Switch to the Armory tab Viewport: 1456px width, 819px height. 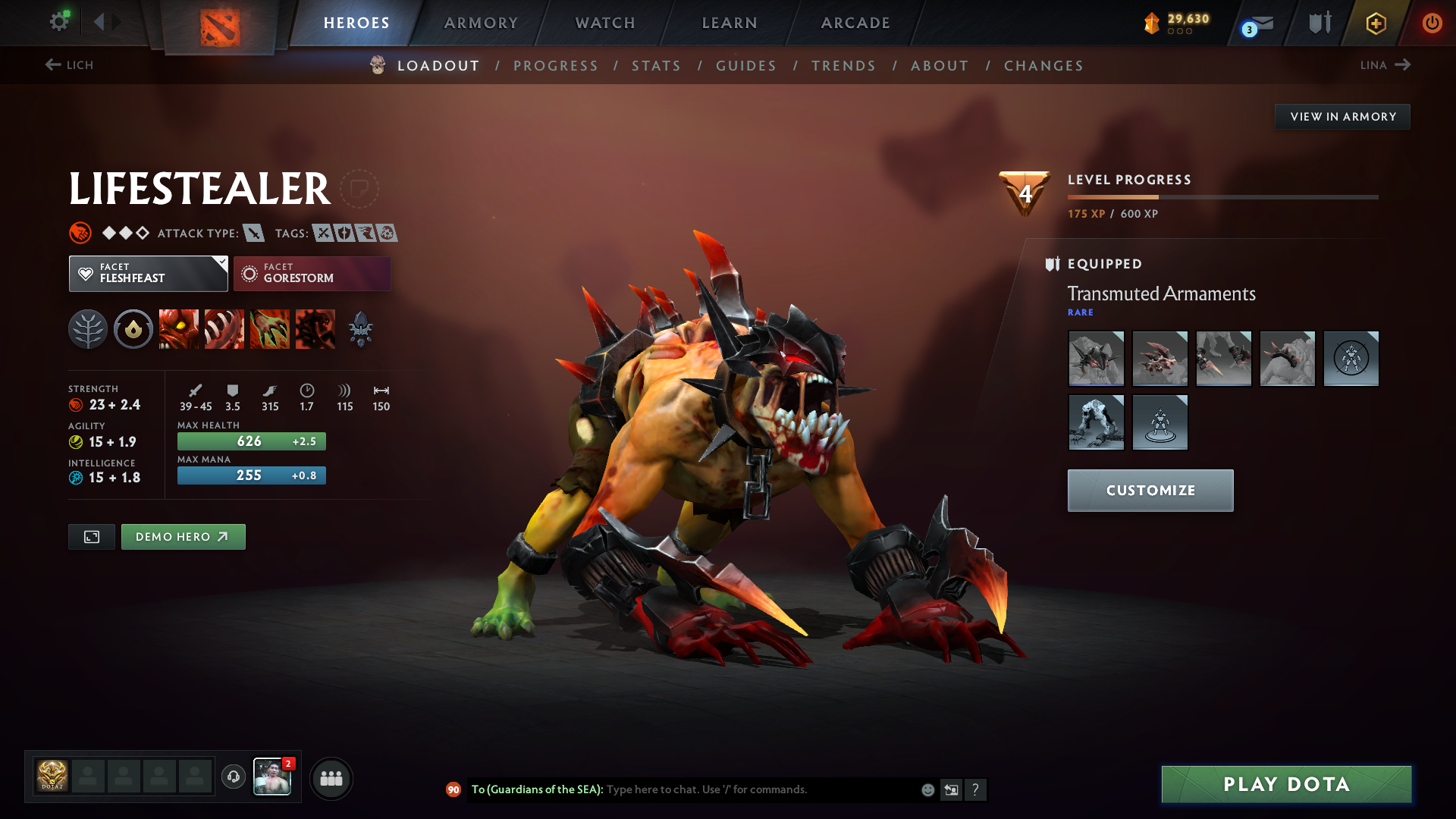pos(481,23)
